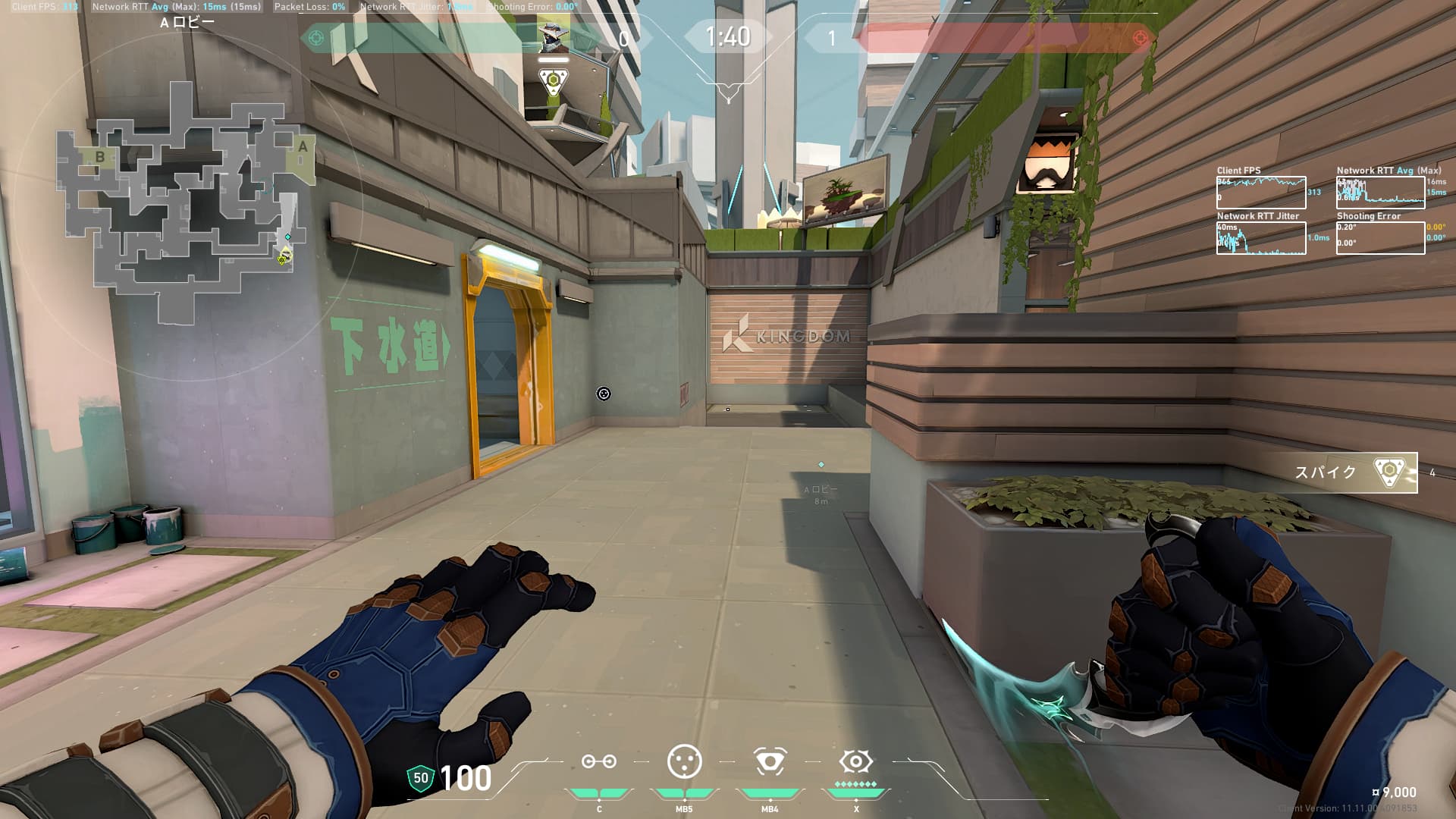Select the Cyber Cage ability icon
1456x819 pixels.
684,761
